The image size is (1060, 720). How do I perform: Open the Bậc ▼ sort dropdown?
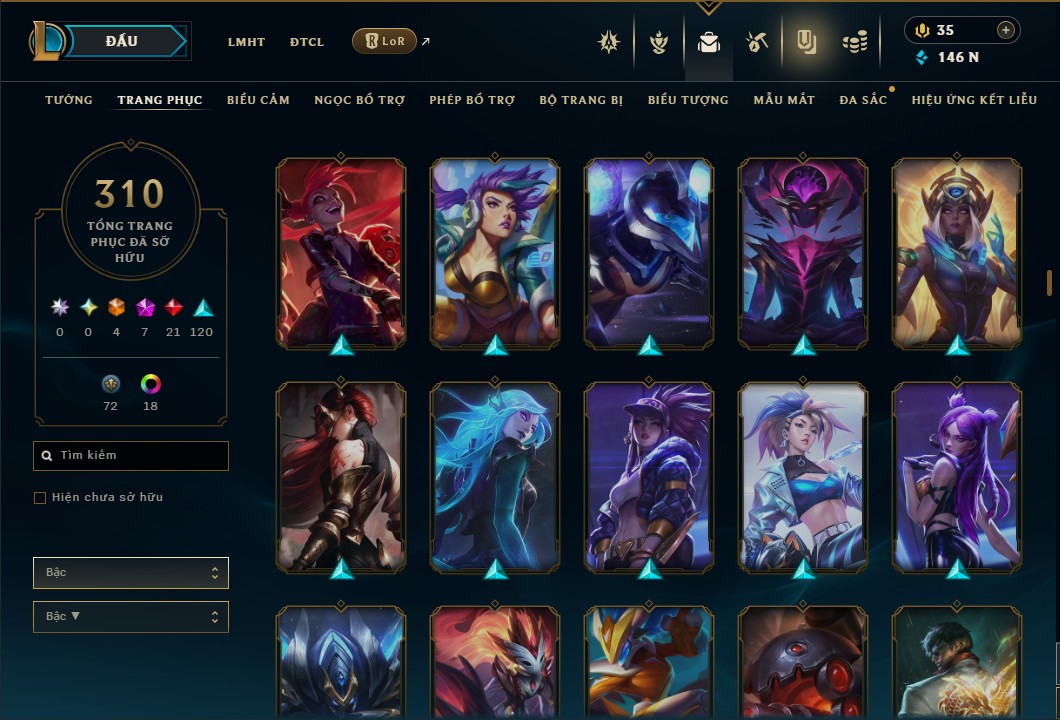point(131,617)
